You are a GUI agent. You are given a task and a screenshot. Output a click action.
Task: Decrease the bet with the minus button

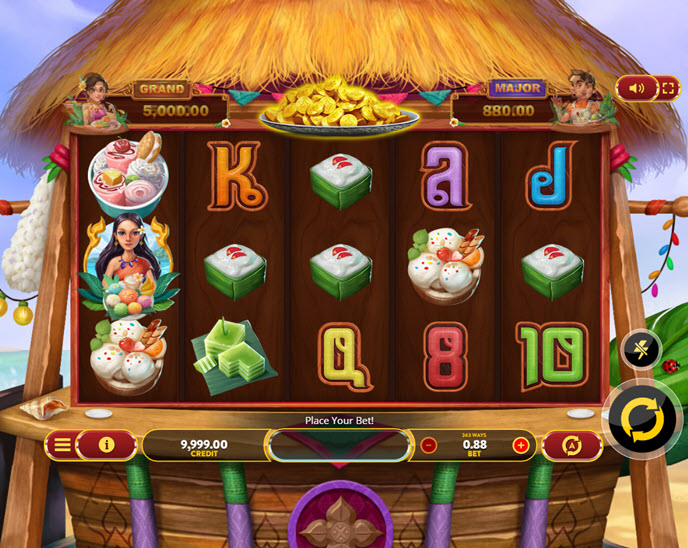[429, 445]
